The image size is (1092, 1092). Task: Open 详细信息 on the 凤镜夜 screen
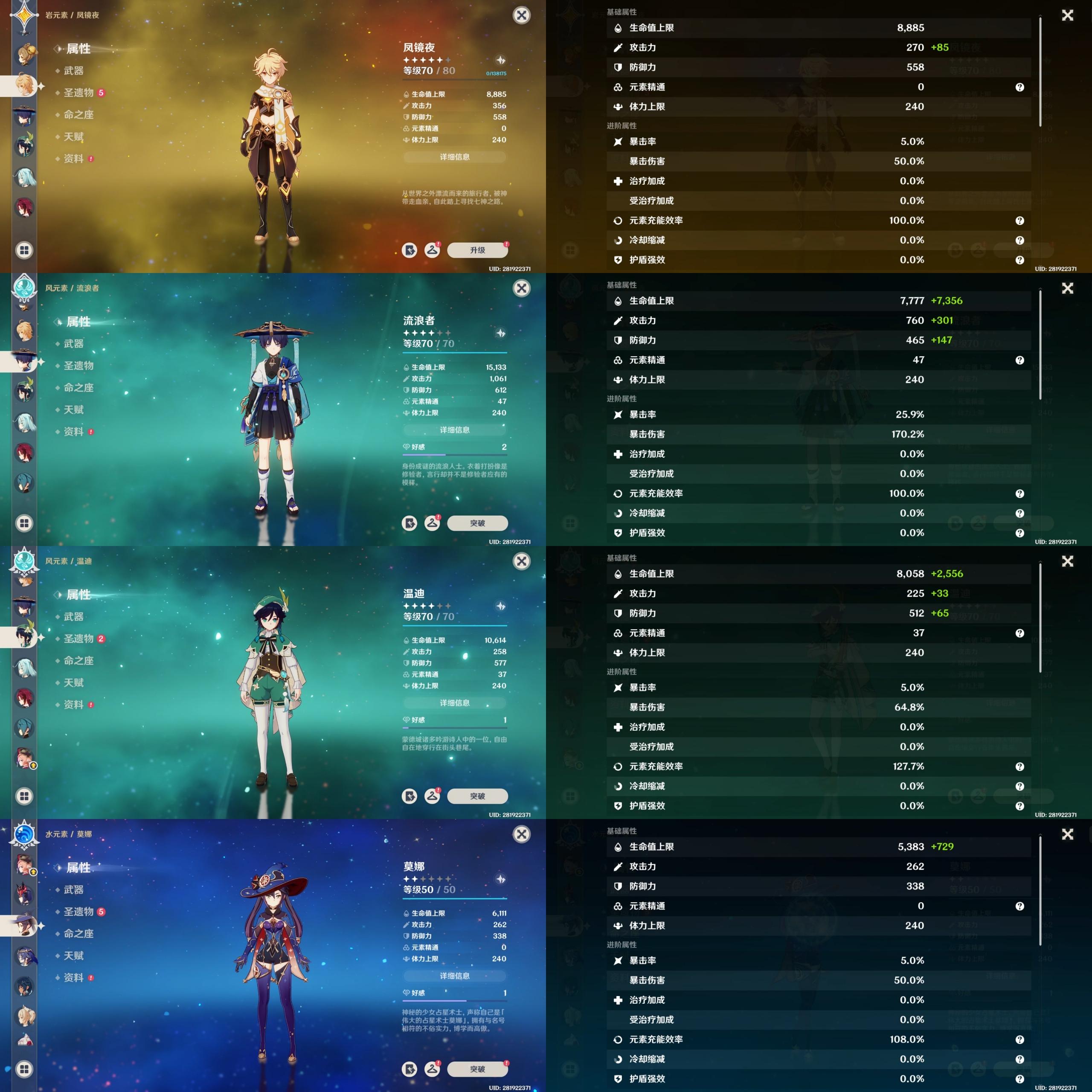click(x=454, y=157)
